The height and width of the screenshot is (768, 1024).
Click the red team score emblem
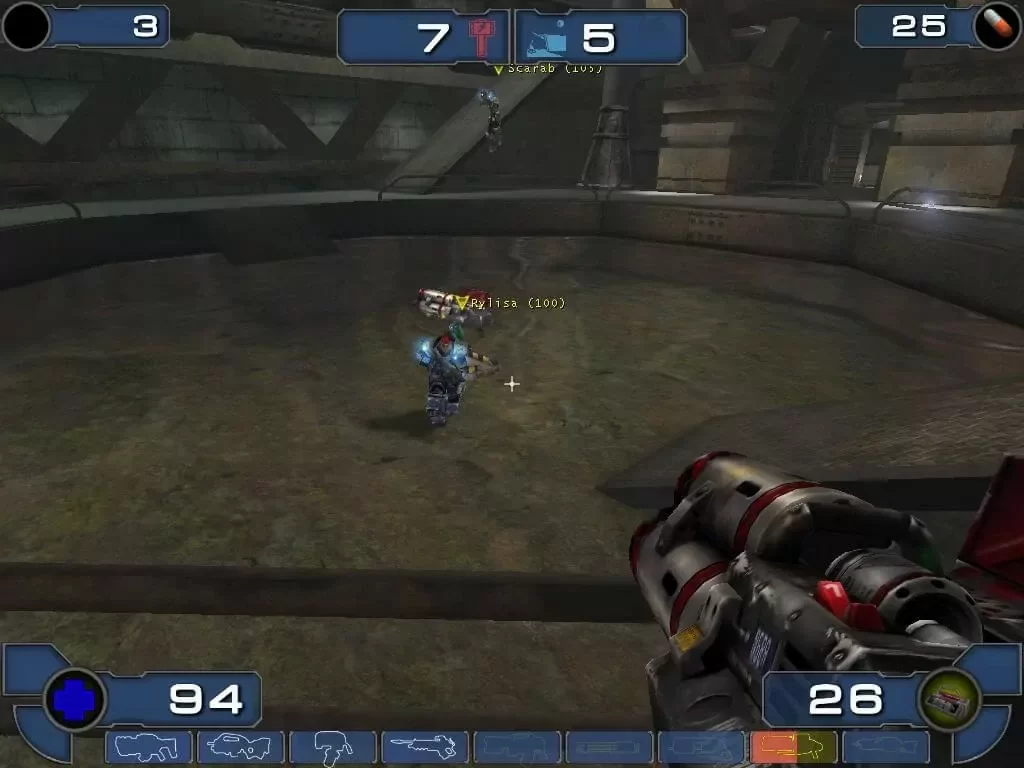tap(483, 38)
